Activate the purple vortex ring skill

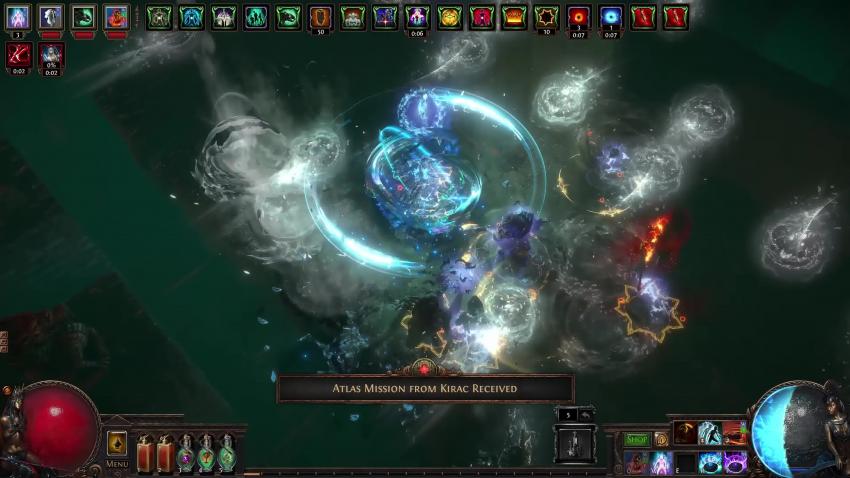point(734,462)
